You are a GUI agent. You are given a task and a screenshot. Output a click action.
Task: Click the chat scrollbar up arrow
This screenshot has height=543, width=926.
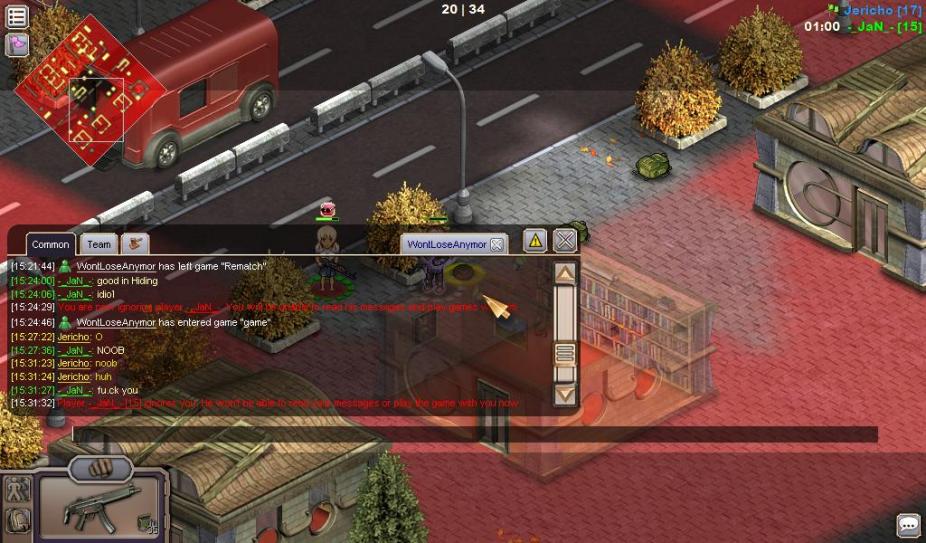565,273
